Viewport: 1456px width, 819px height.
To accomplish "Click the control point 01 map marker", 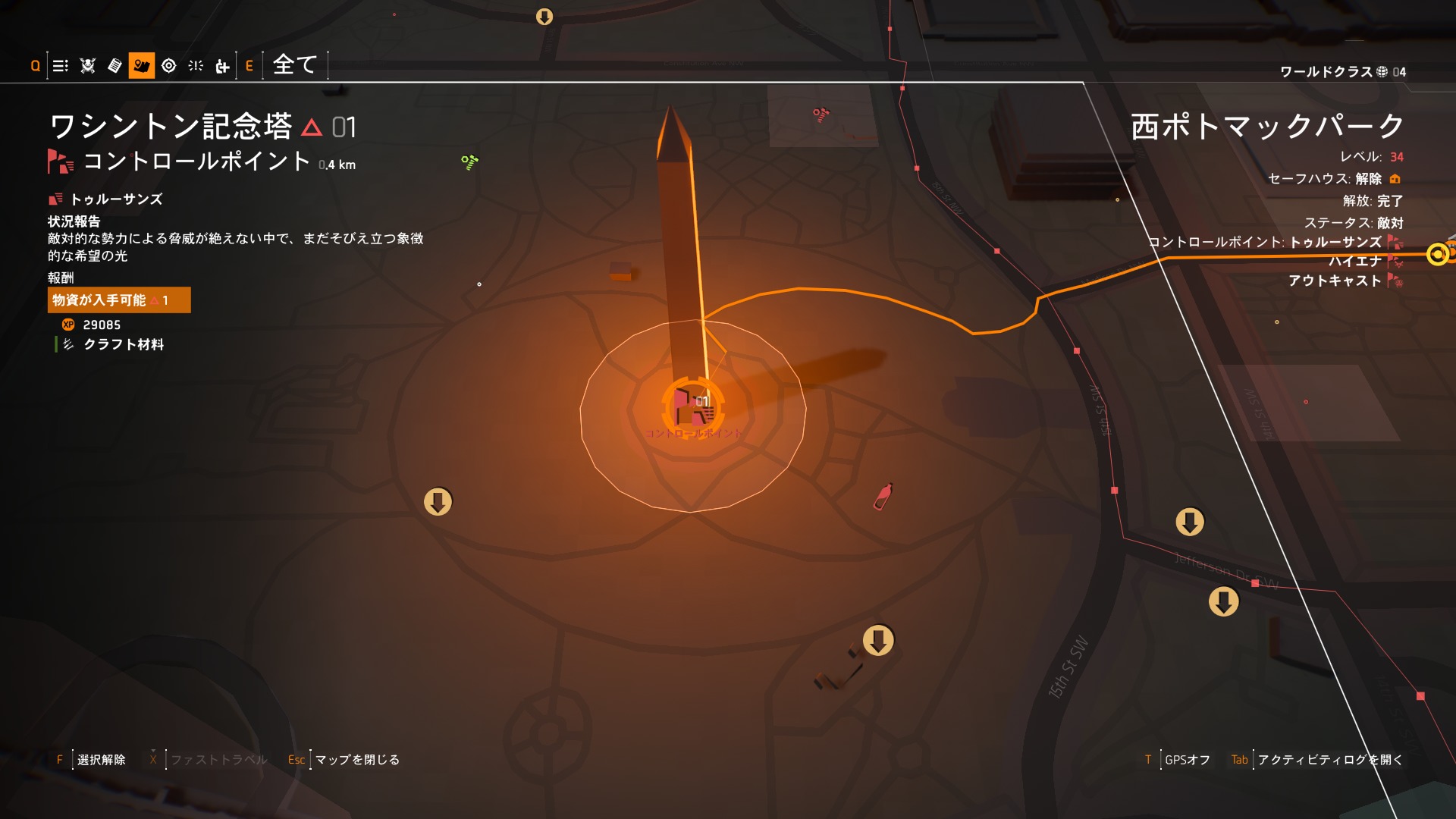I will click(x=692, y=407).
